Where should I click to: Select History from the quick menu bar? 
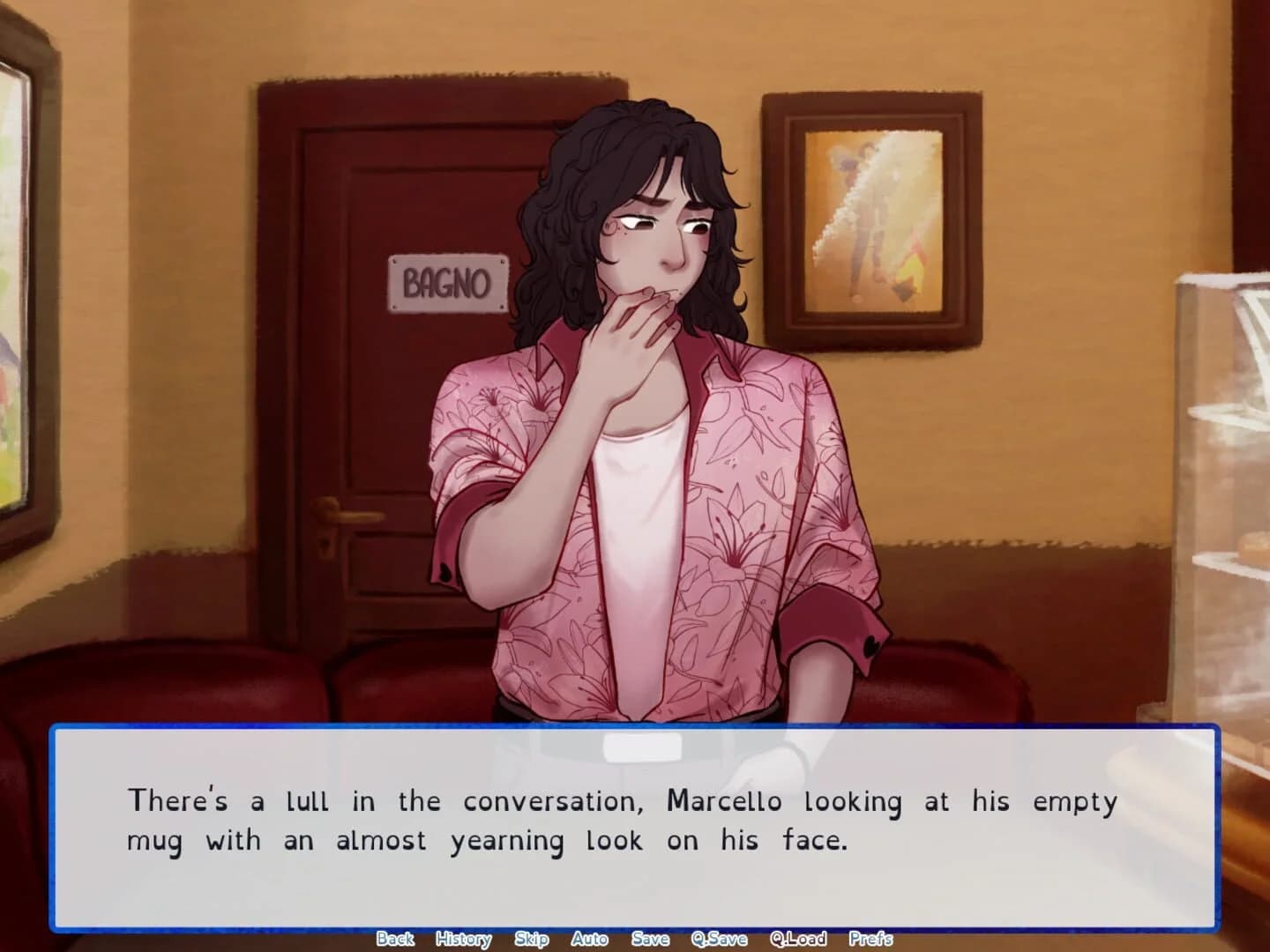point(462,939)
